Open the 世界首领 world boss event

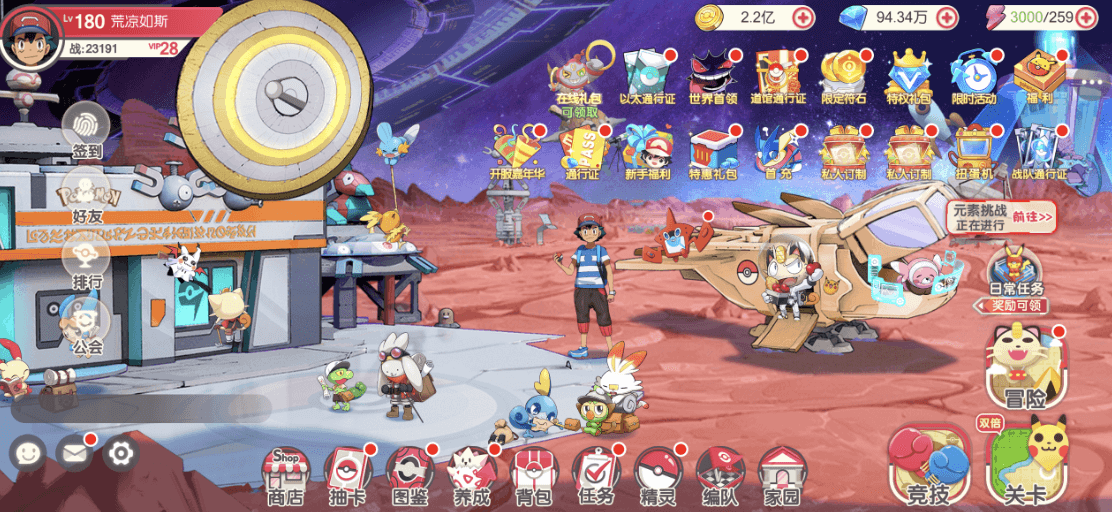(713, 73)
